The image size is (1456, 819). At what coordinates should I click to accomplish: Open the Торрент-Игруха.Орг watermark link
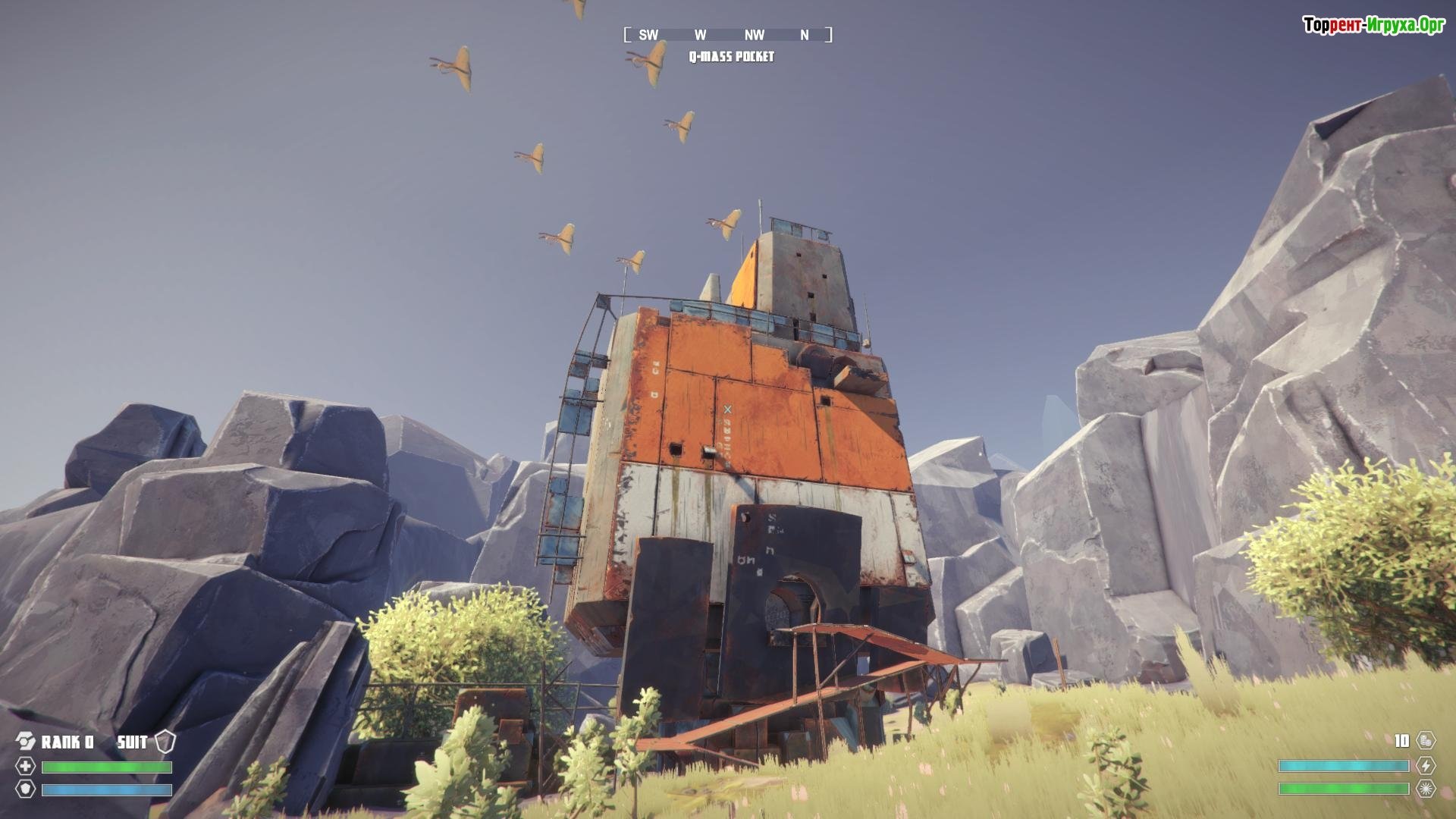point(1373,26)
